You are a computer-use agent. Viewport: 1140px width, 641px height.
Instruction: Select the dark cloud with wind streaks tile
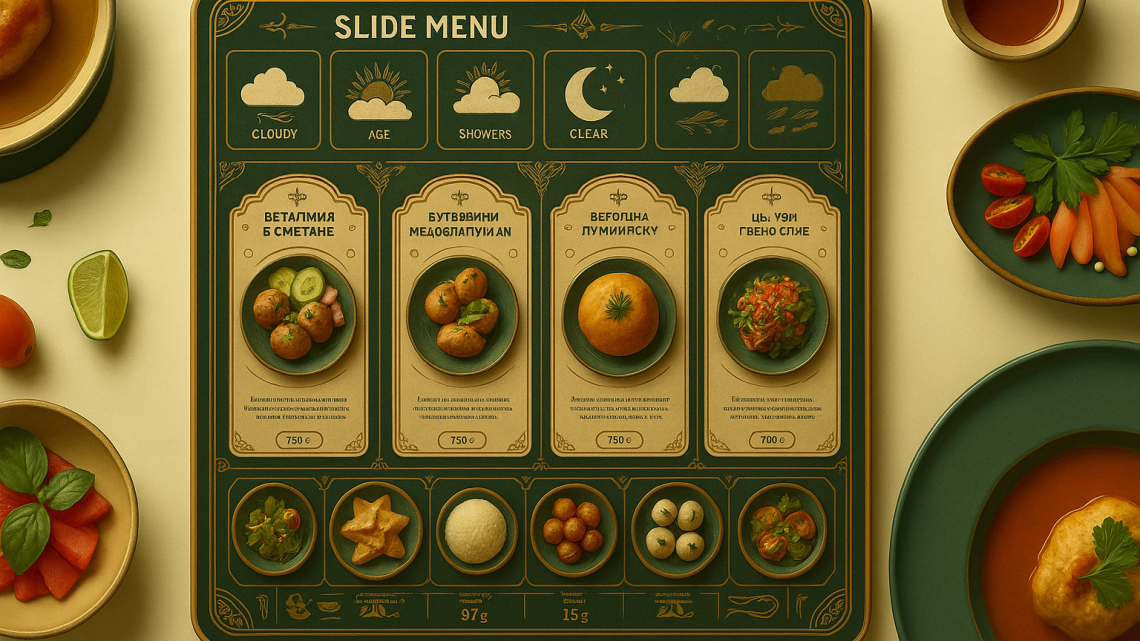[x=792, y=100]
